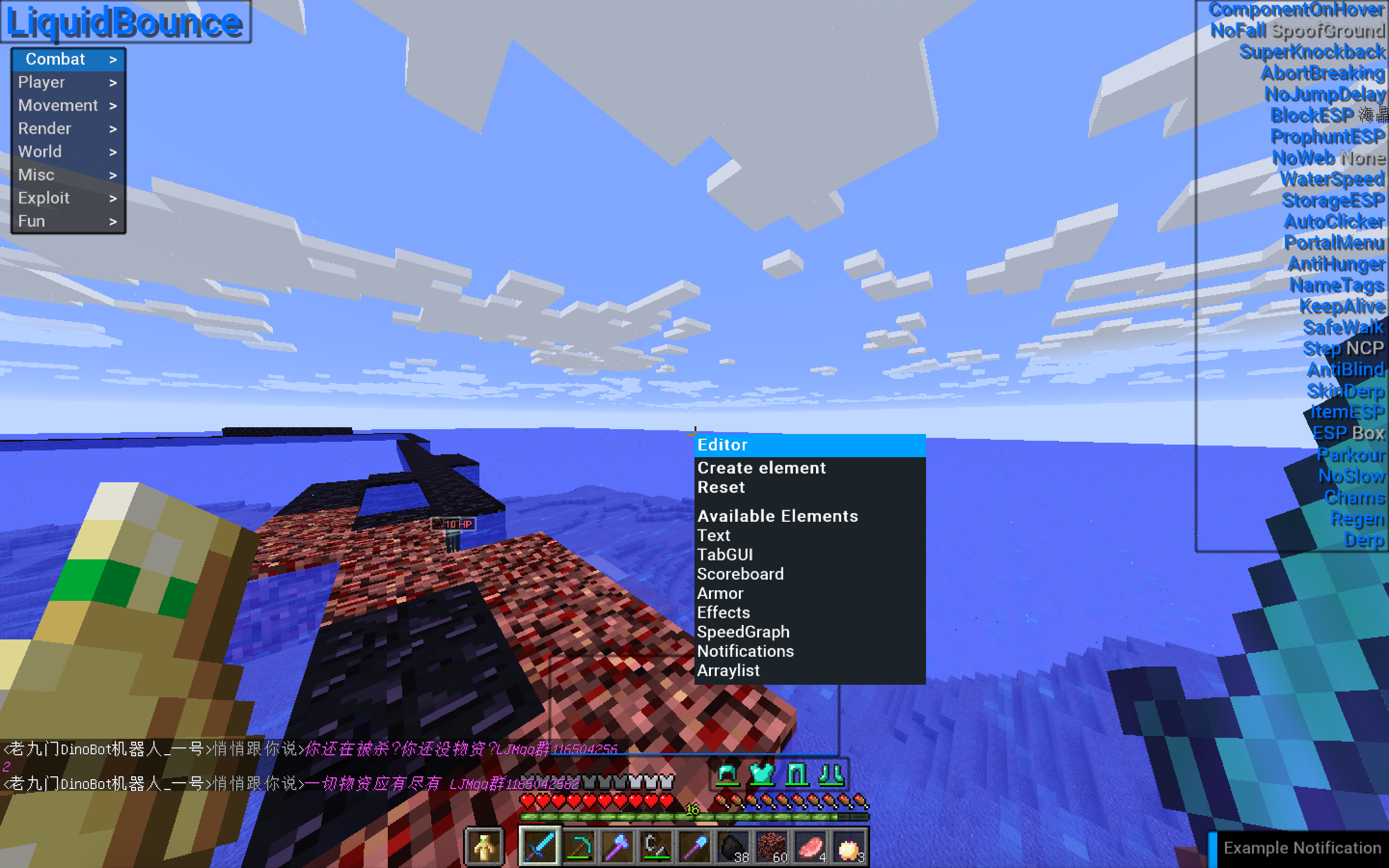Click the diamond chestplate armor HUD icon

pos(761,773)
